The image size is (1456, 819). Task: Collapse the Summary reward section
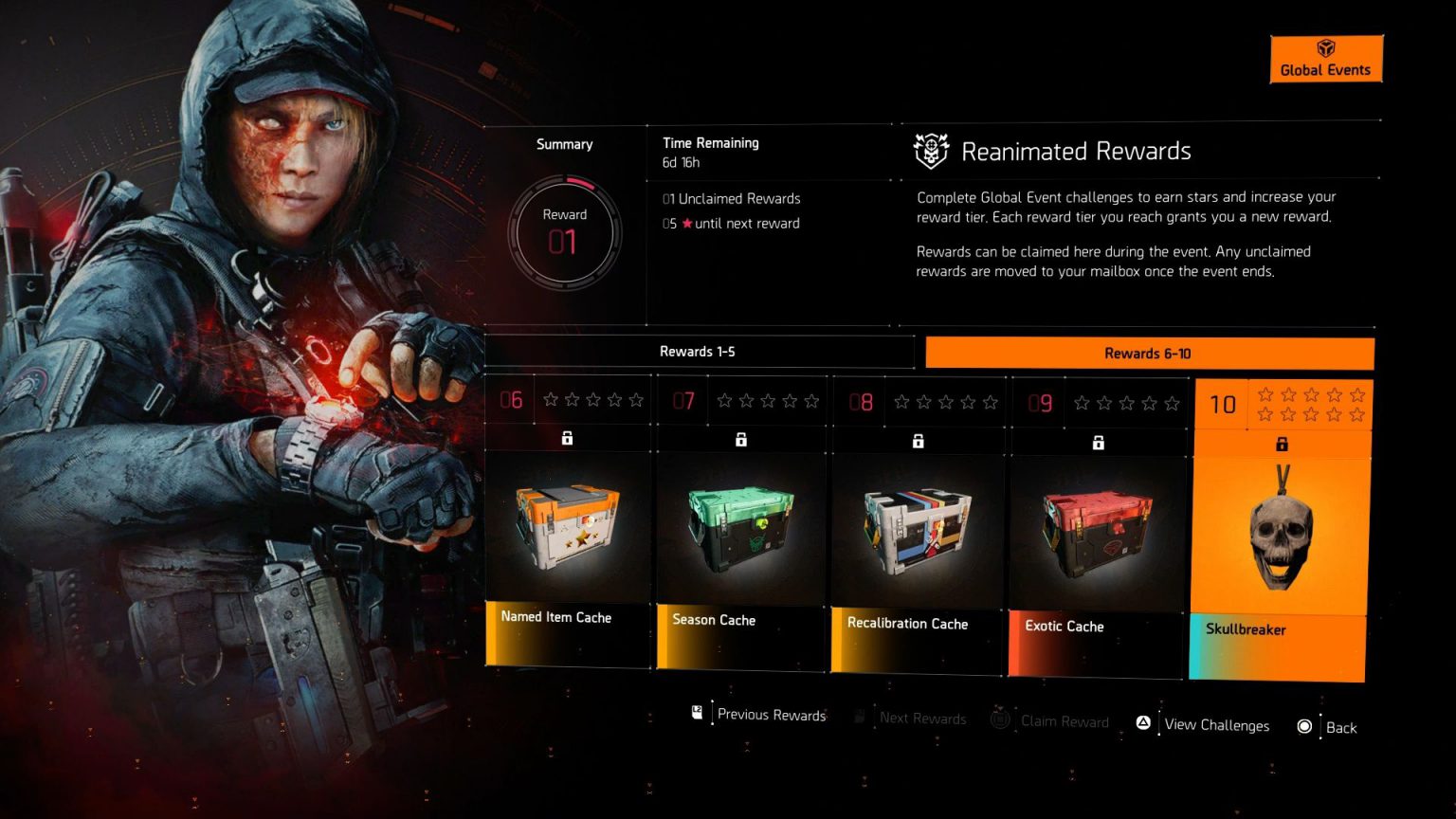pos(564,144)
